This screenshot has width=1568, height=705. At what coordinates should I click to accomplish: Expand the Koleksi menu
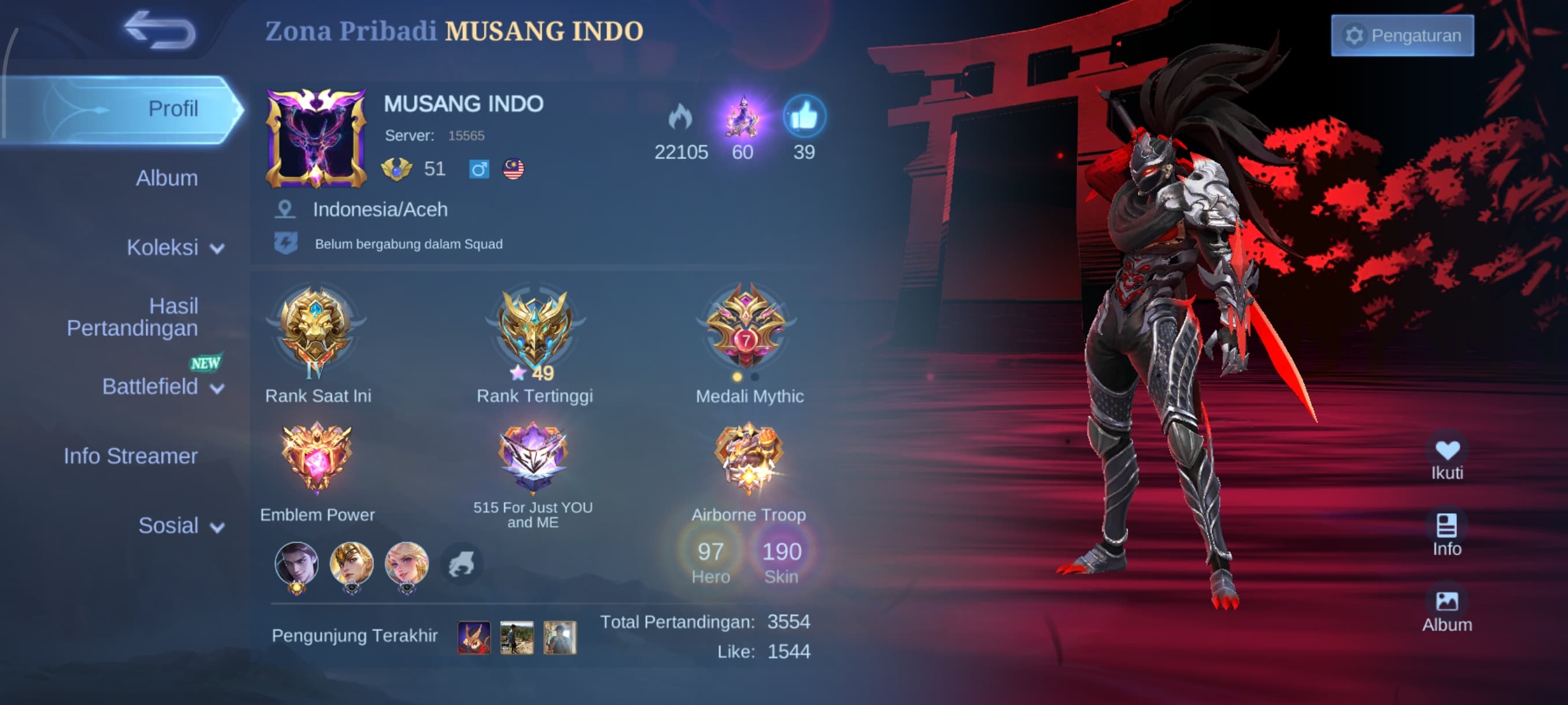tap(175, 248)
